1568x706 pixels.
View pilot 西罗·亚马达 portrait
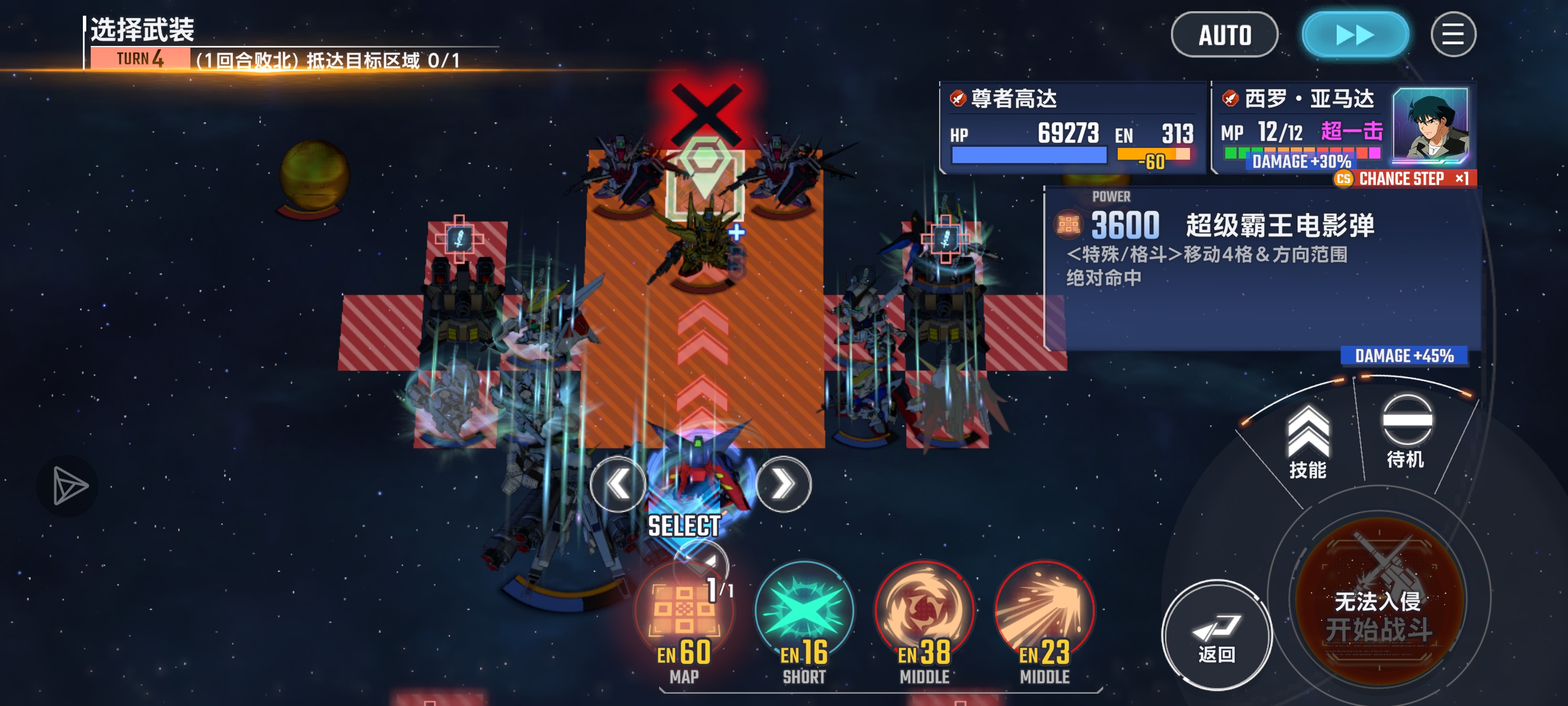click(1430, 126)
